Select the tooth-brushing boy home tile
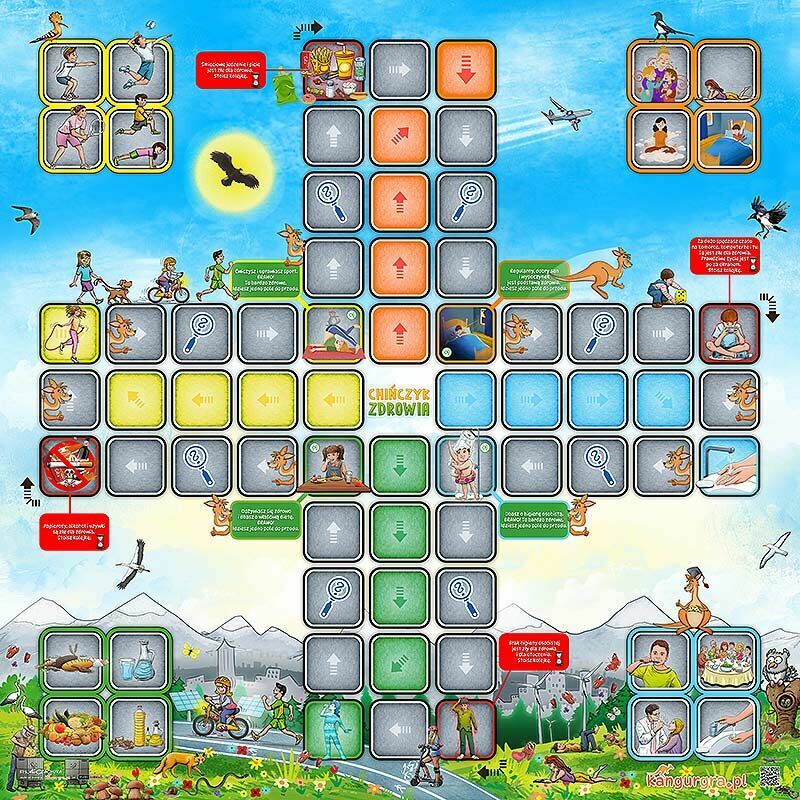 coord(660,658)
